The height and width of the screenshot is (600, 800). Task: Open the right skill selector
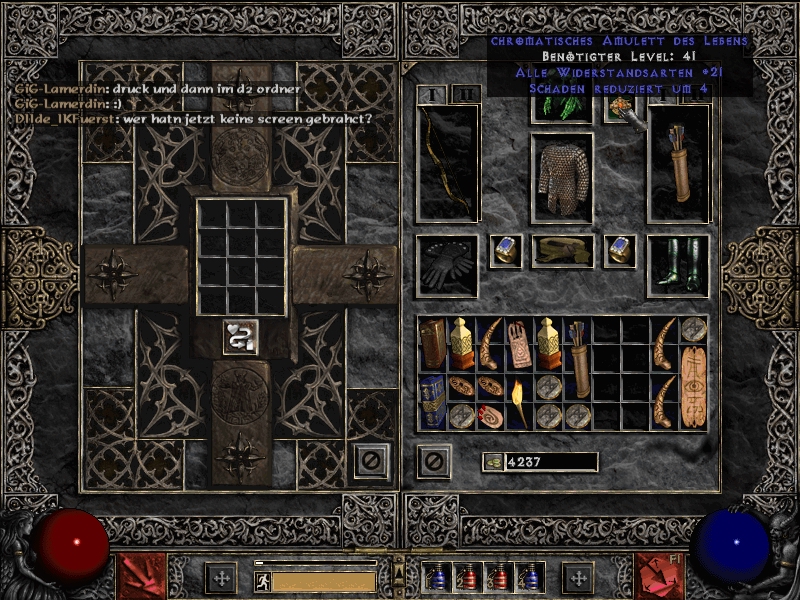click(x=658, y=577)
